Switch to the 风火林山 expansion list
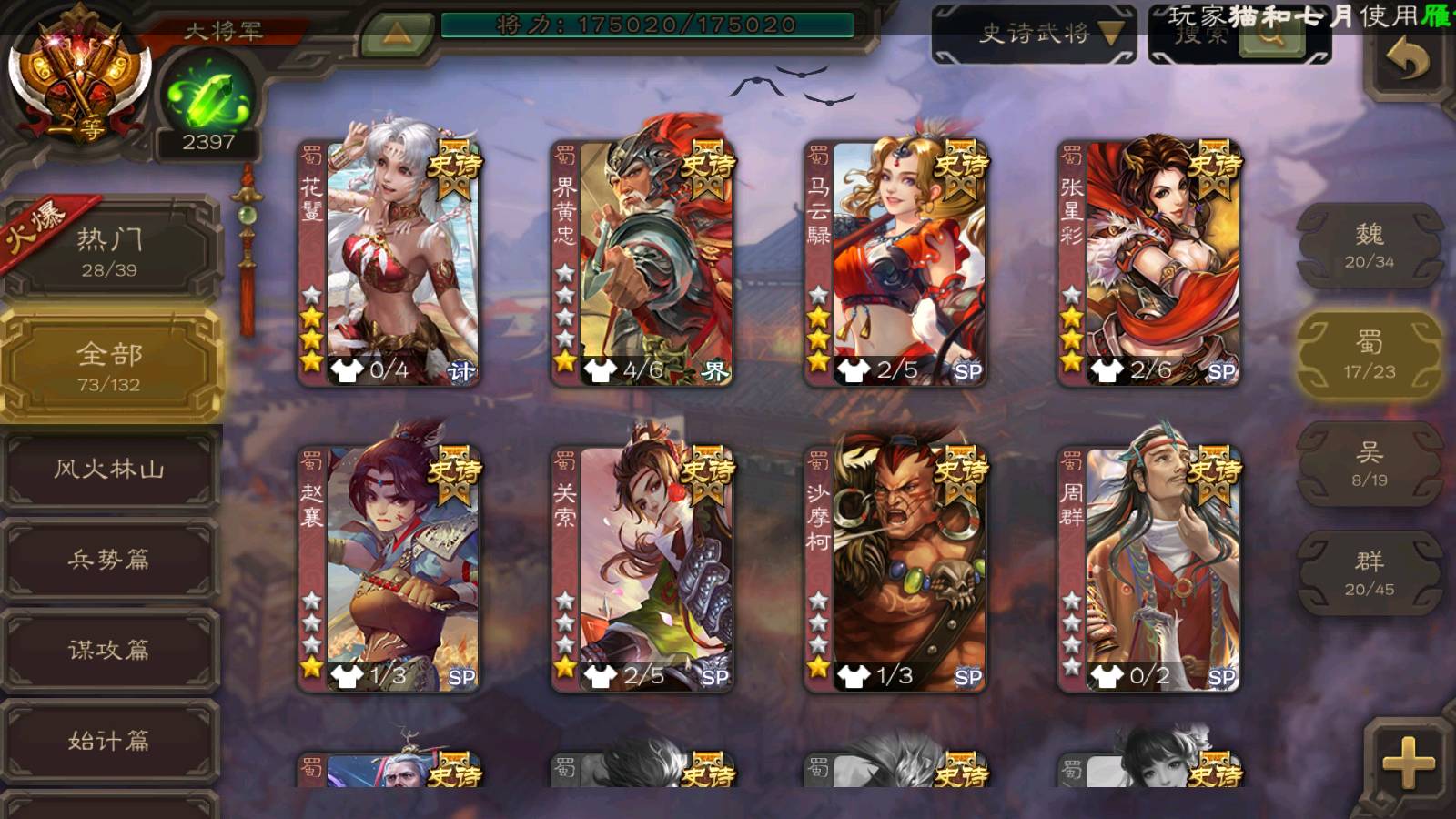The height and width of the screenshot is (819, 1456). click(109, 469)
